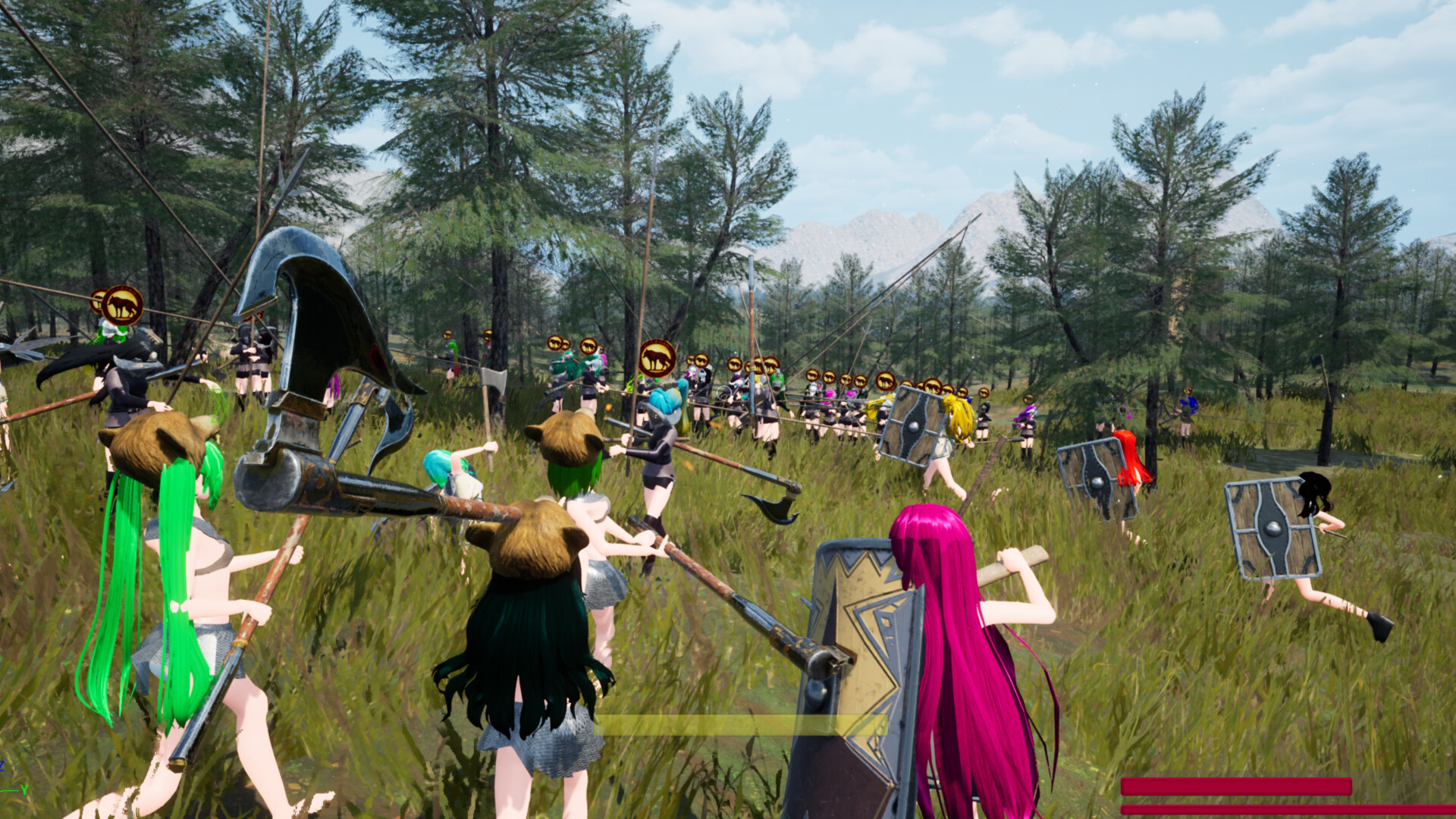Click the green Y axis label of the gizmo
1456x819 pixels.
click(25, 790)
